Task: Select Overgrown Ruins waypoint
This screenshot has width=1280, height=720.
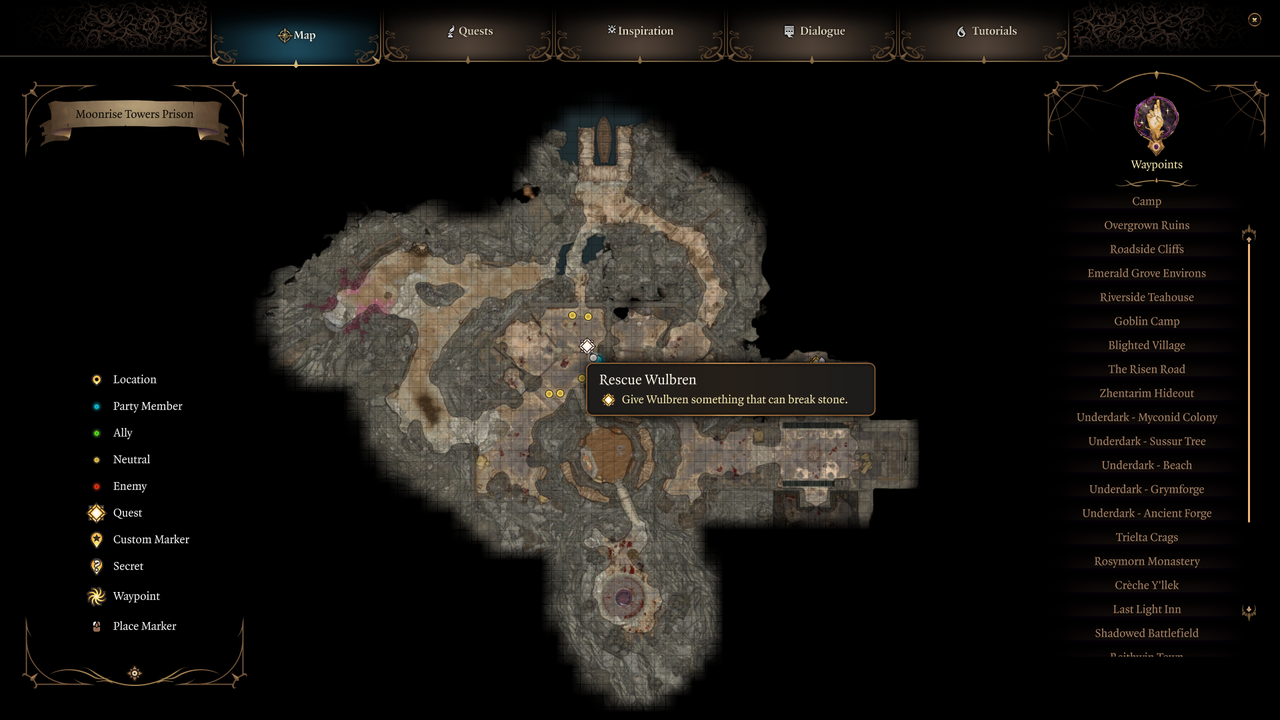Action: coord(1146,225)
